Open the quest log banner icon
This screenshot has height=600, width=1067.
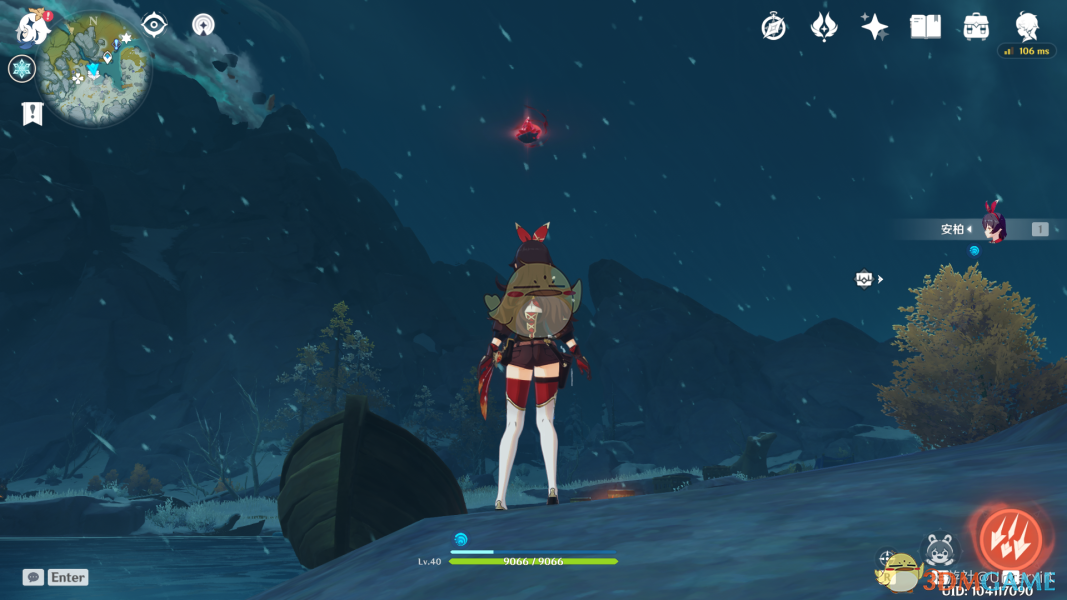pos(32,114)
